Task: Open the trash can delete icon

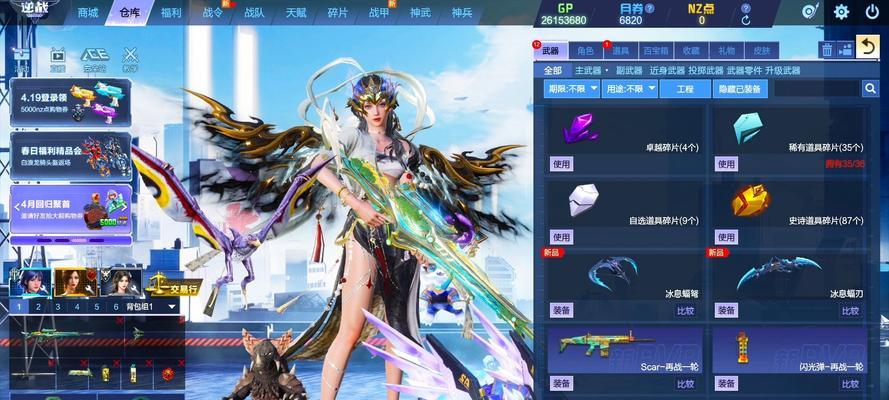Action: [x=827, y=49]
